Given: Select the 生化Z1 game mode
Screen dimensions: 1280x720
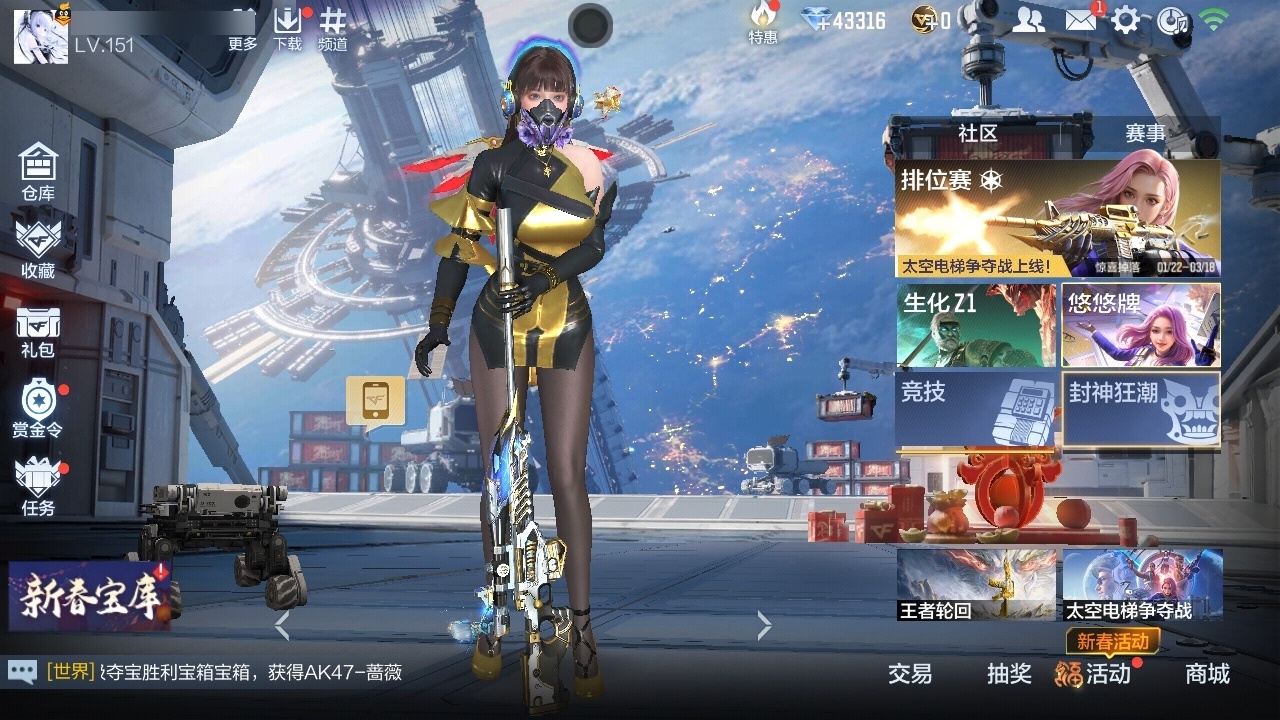Looking at the screenshot, I should click(976, 325).
